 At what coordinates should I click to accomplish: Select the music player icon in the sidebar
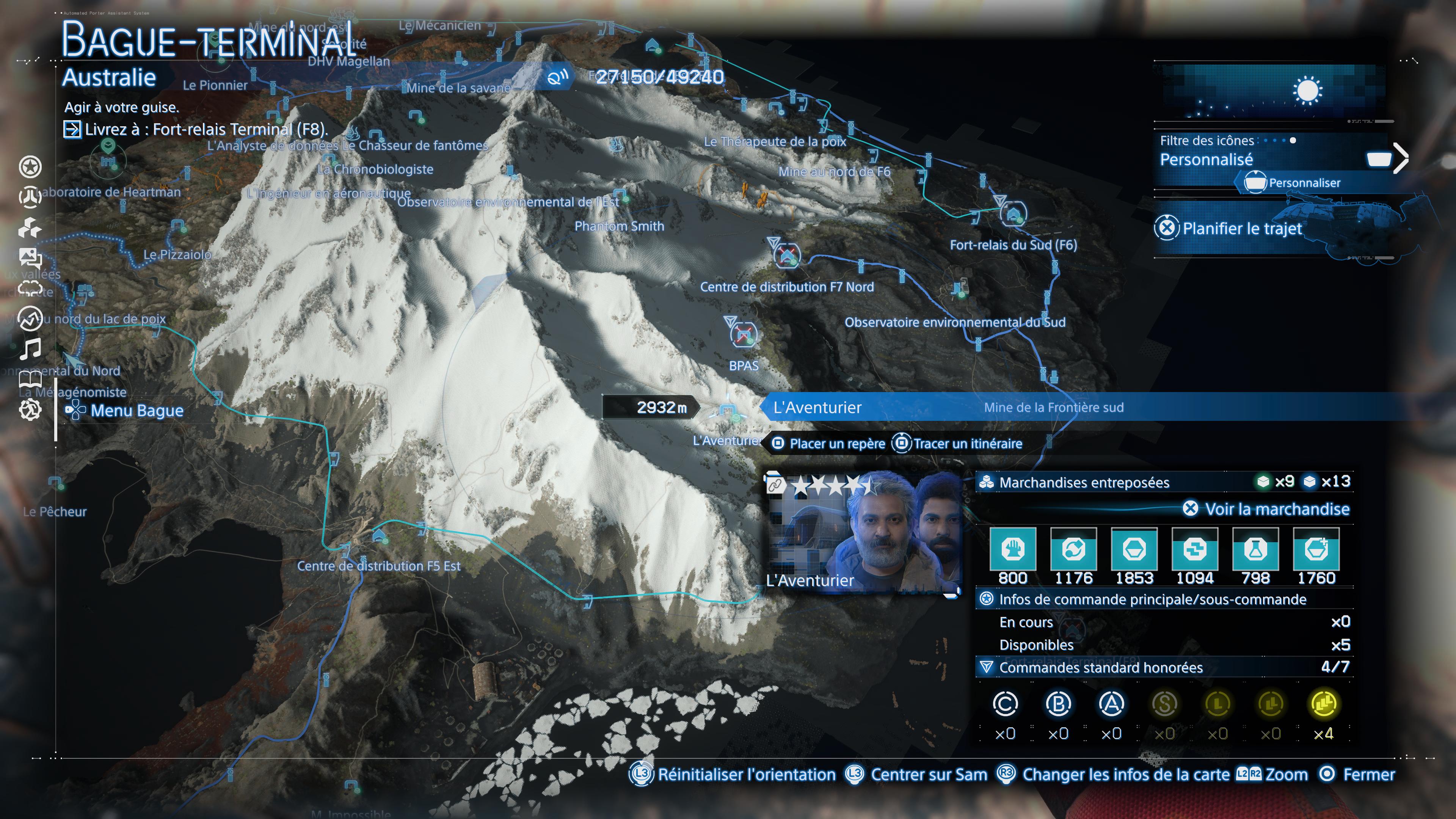point(31,349)
